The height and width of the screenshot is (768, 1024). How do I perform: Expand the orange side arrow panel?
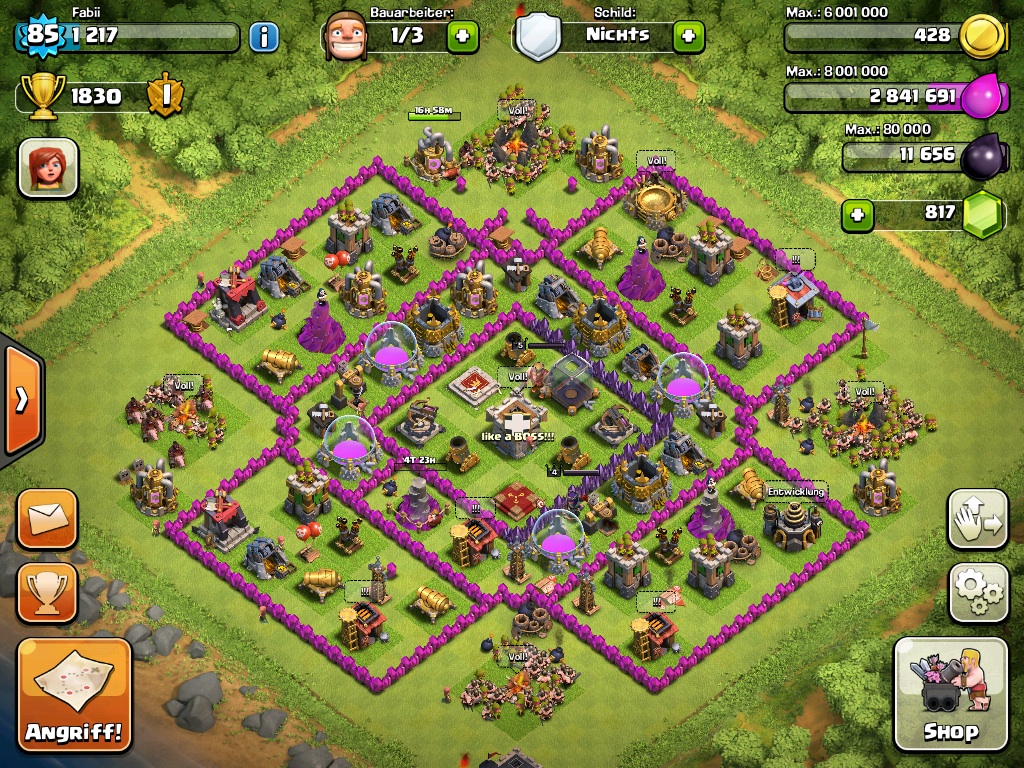point(21,400)
